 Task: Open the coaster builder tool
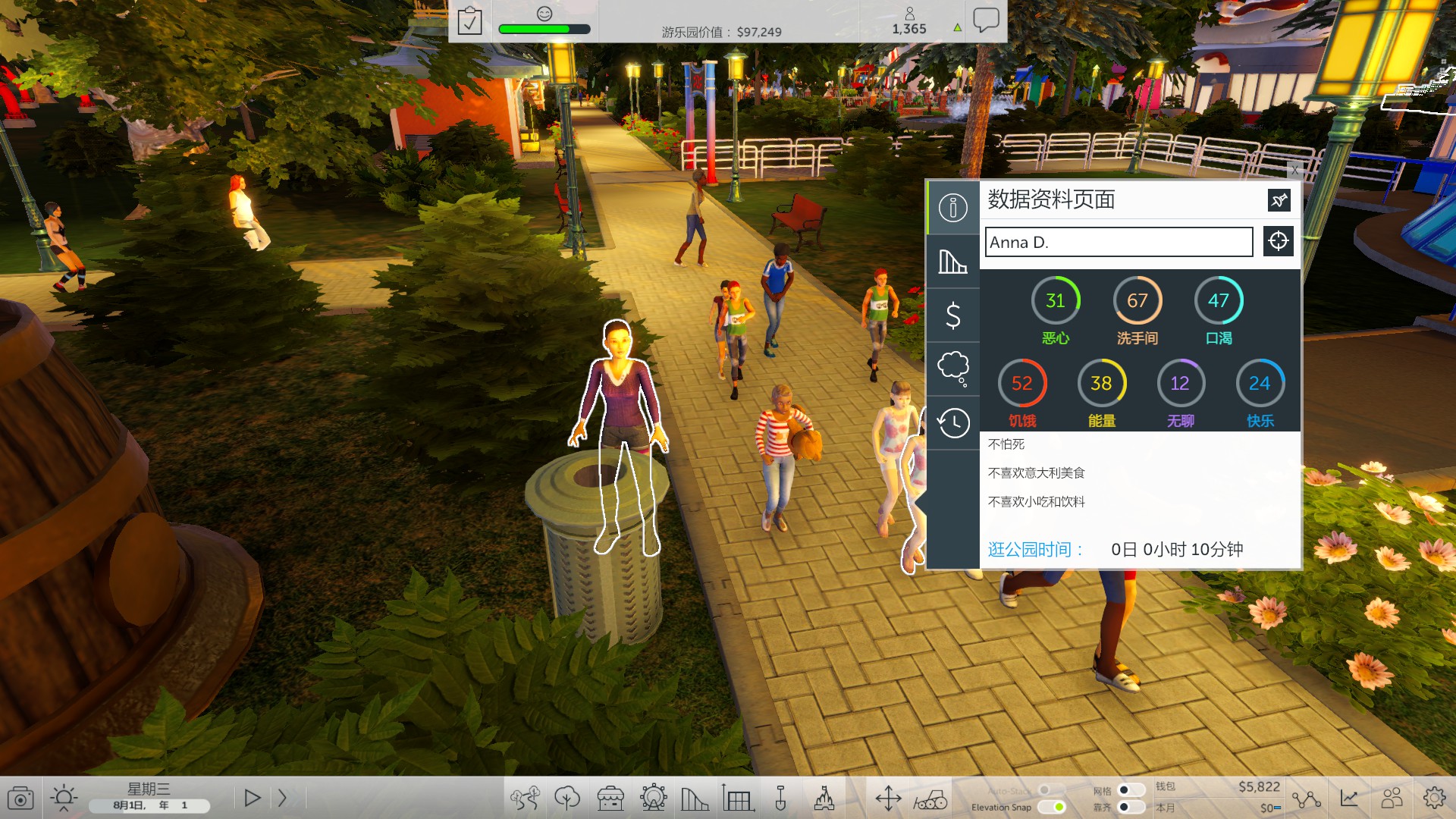pyautogui.click(x=694, y=798)
